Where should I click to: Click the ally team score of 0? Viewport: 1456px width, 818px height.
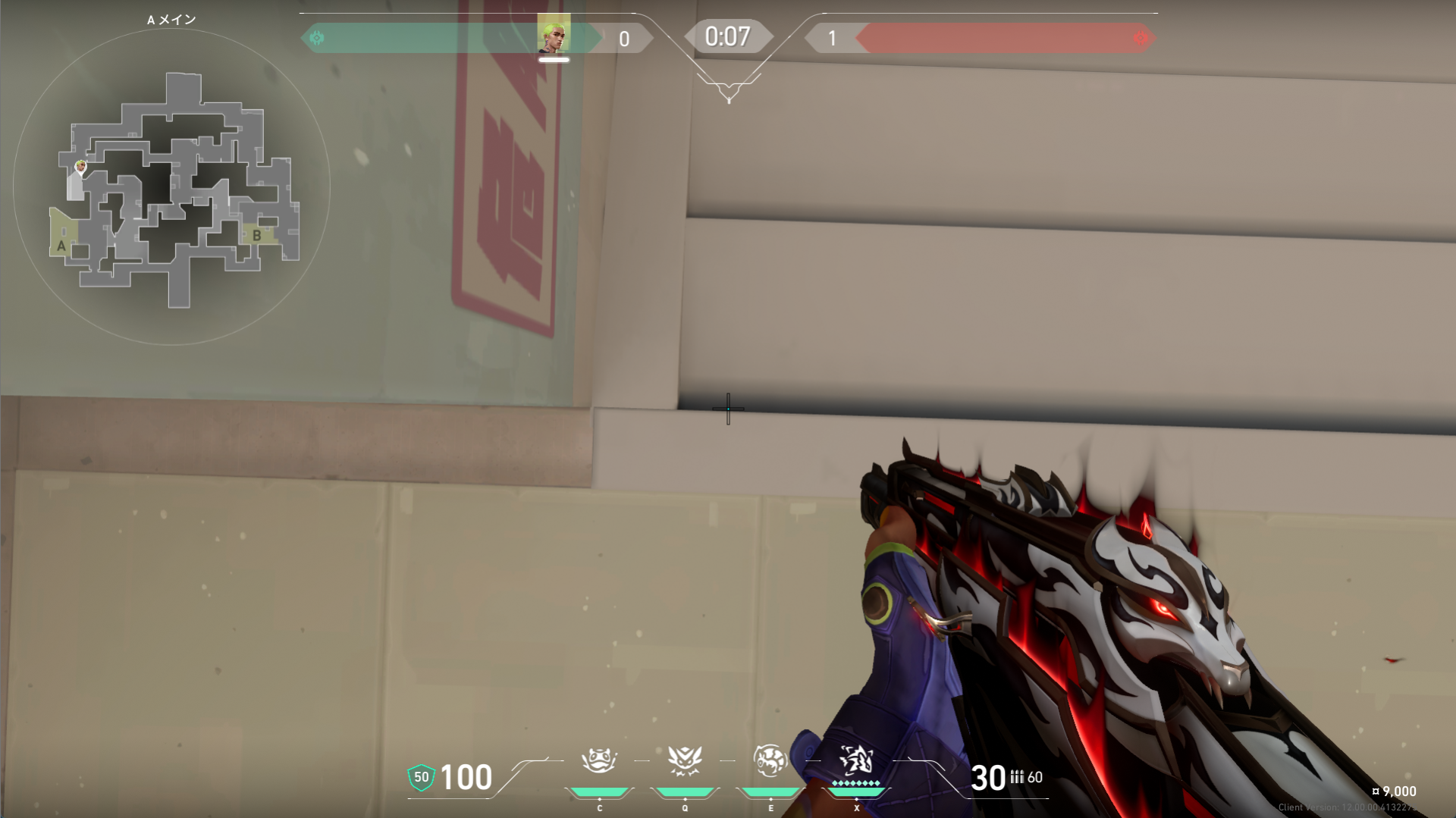[x=625, y=39]
